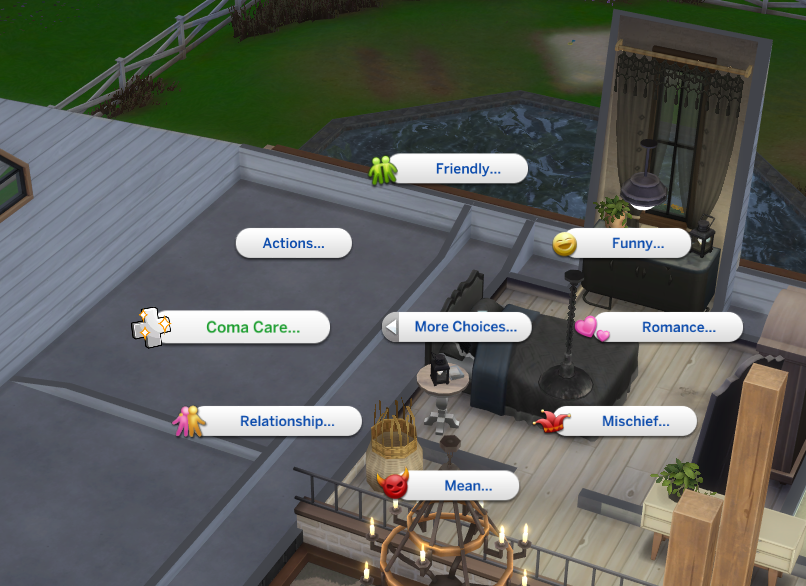Choose the Funny social category

[637, 243]
